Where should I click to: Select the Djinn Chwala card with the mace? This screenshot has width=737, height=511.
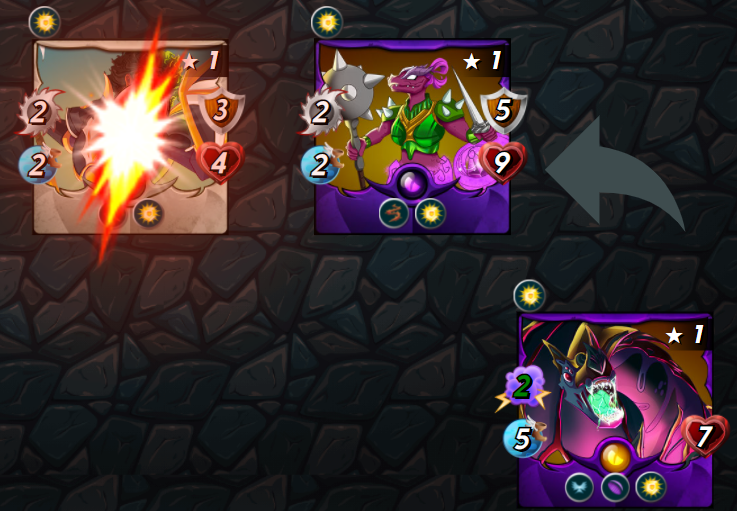click(x=412, y=136)
